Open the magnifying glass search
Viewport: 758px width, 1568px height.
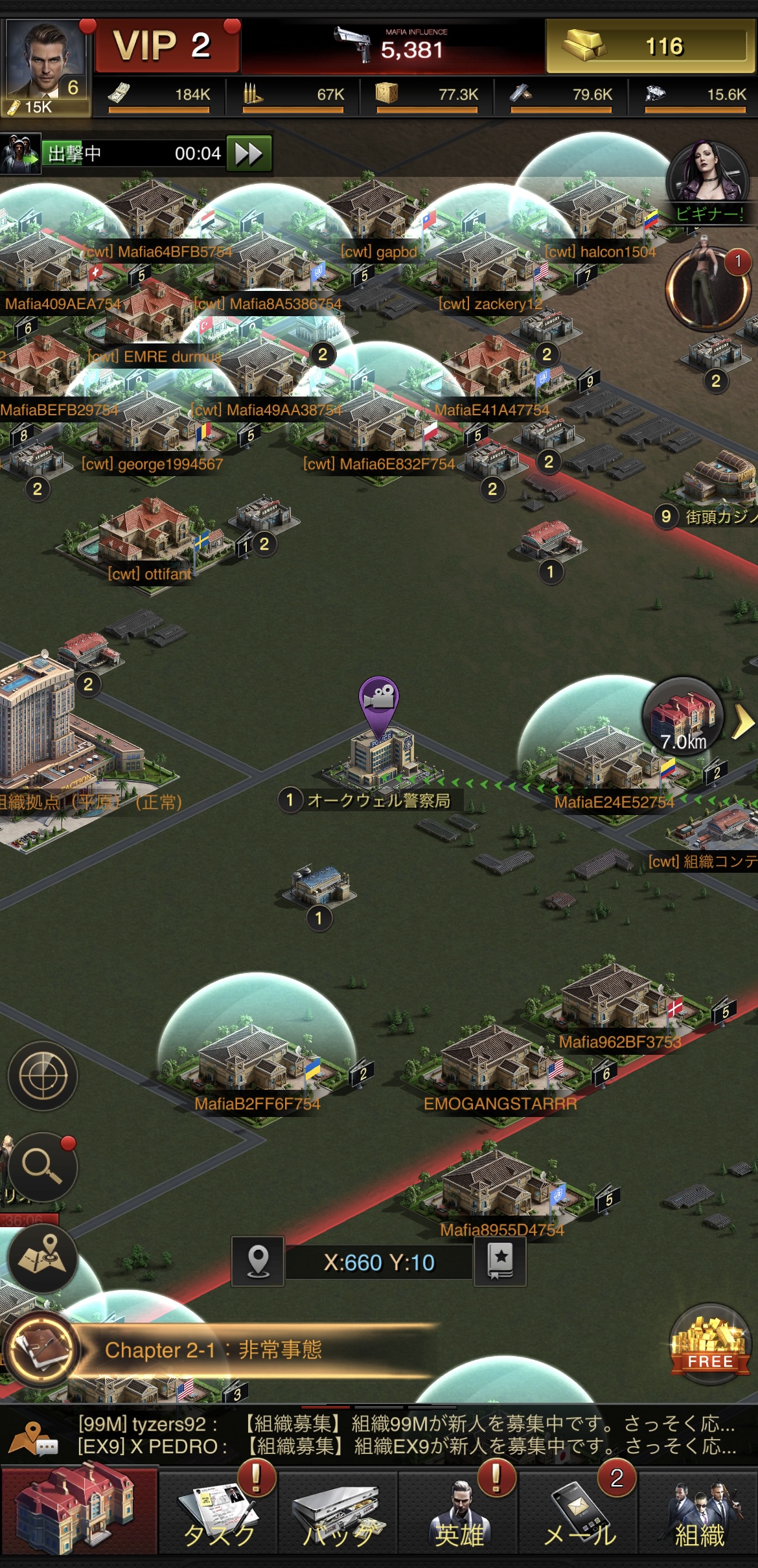click(43, 1167)
